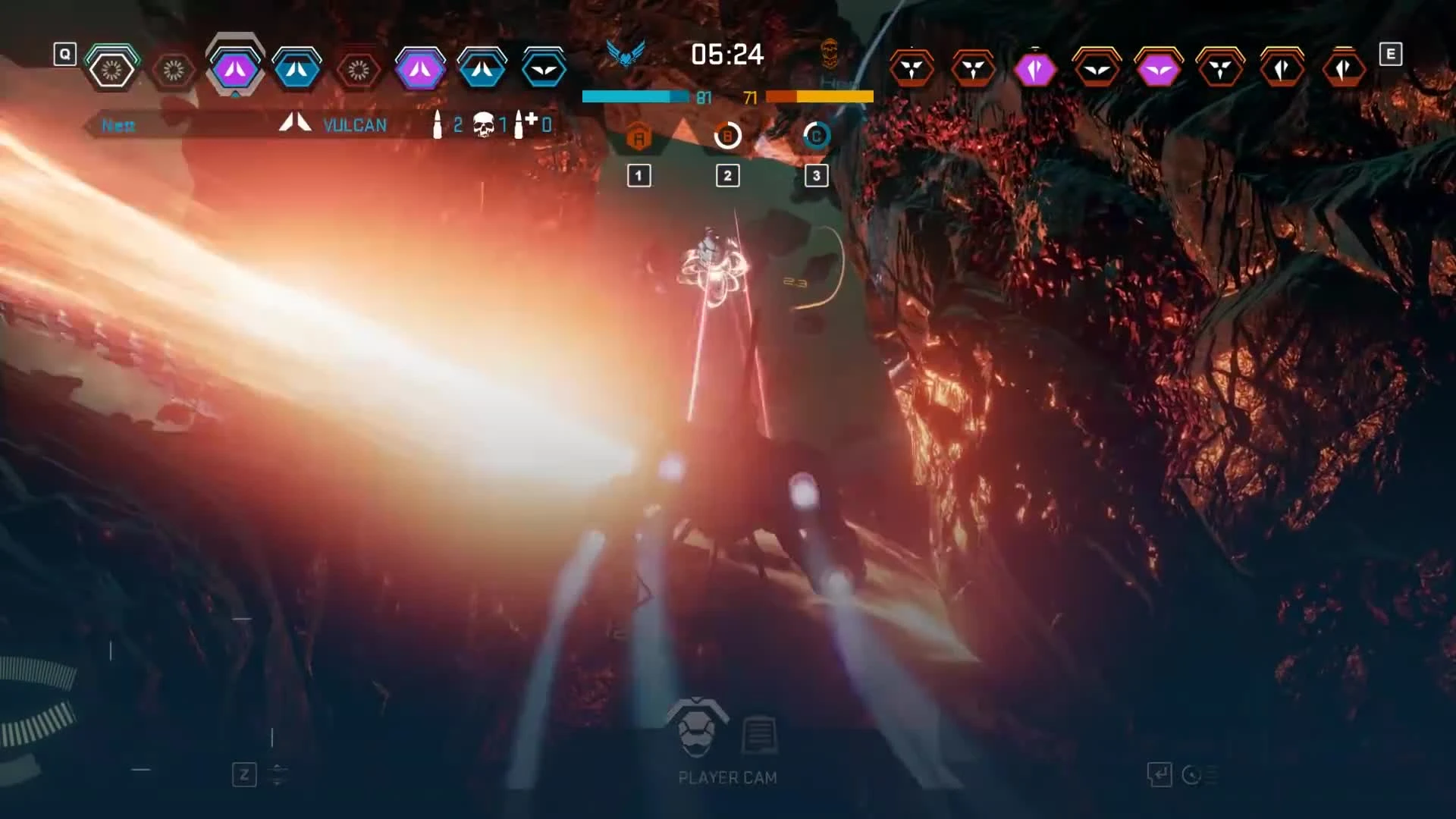Expand objective A using the 1 key indicator
Viewport: 1456px width, 819px height.
[x=639, y=175]
